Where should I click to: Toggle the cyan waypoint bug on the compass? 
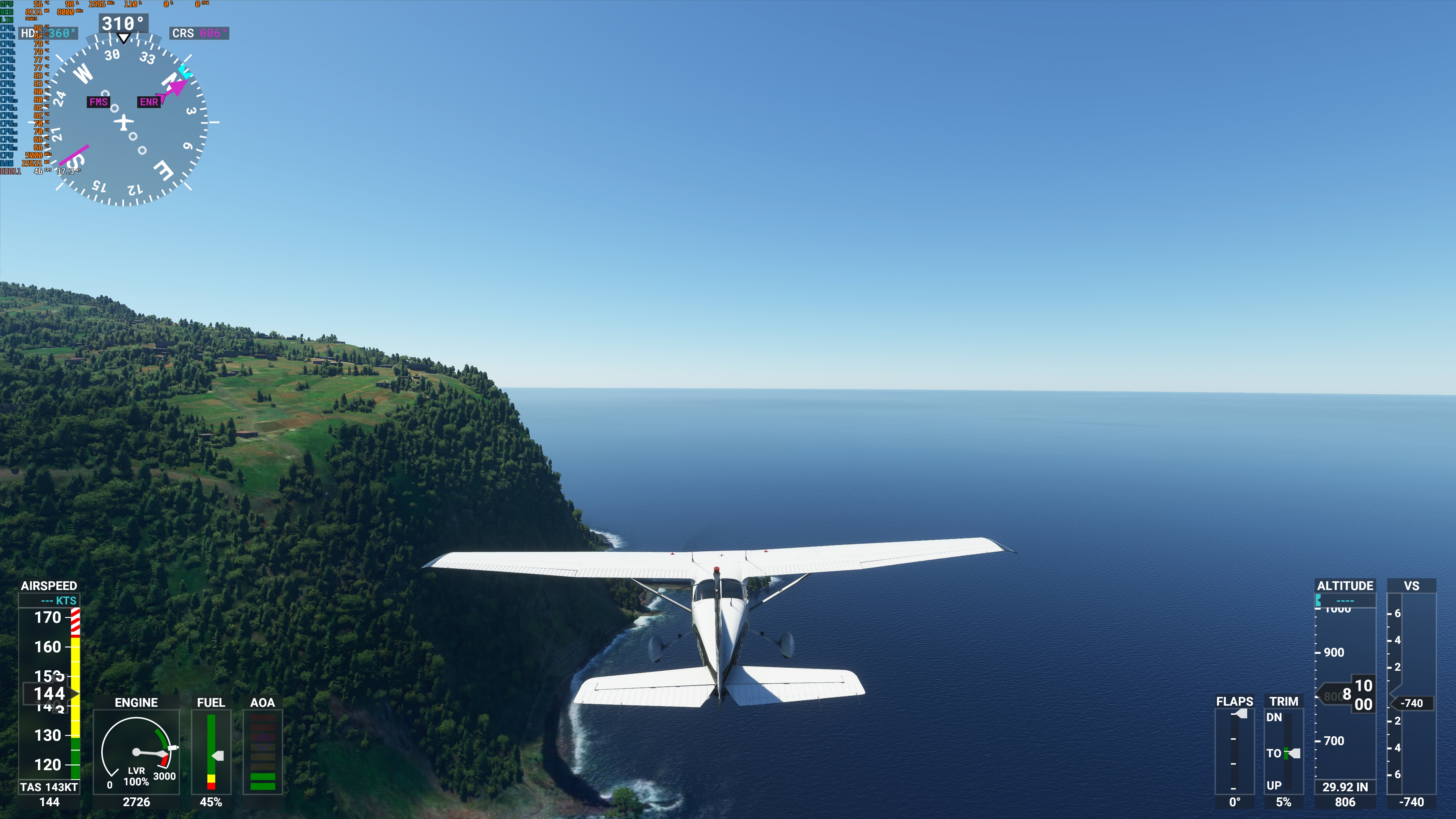coord(185,72)
